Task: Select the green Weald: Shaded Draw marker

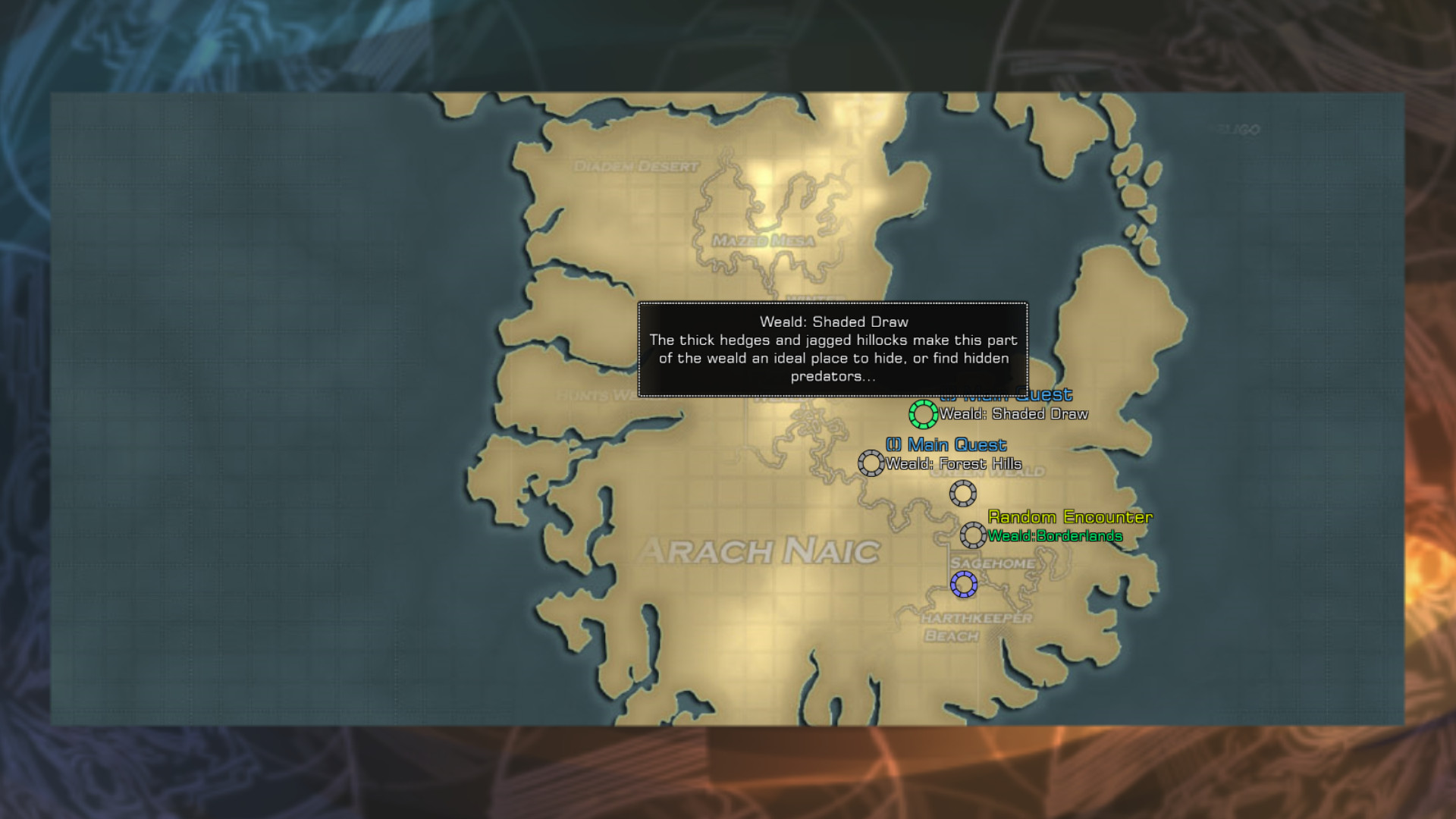Action: pos(923,414)
